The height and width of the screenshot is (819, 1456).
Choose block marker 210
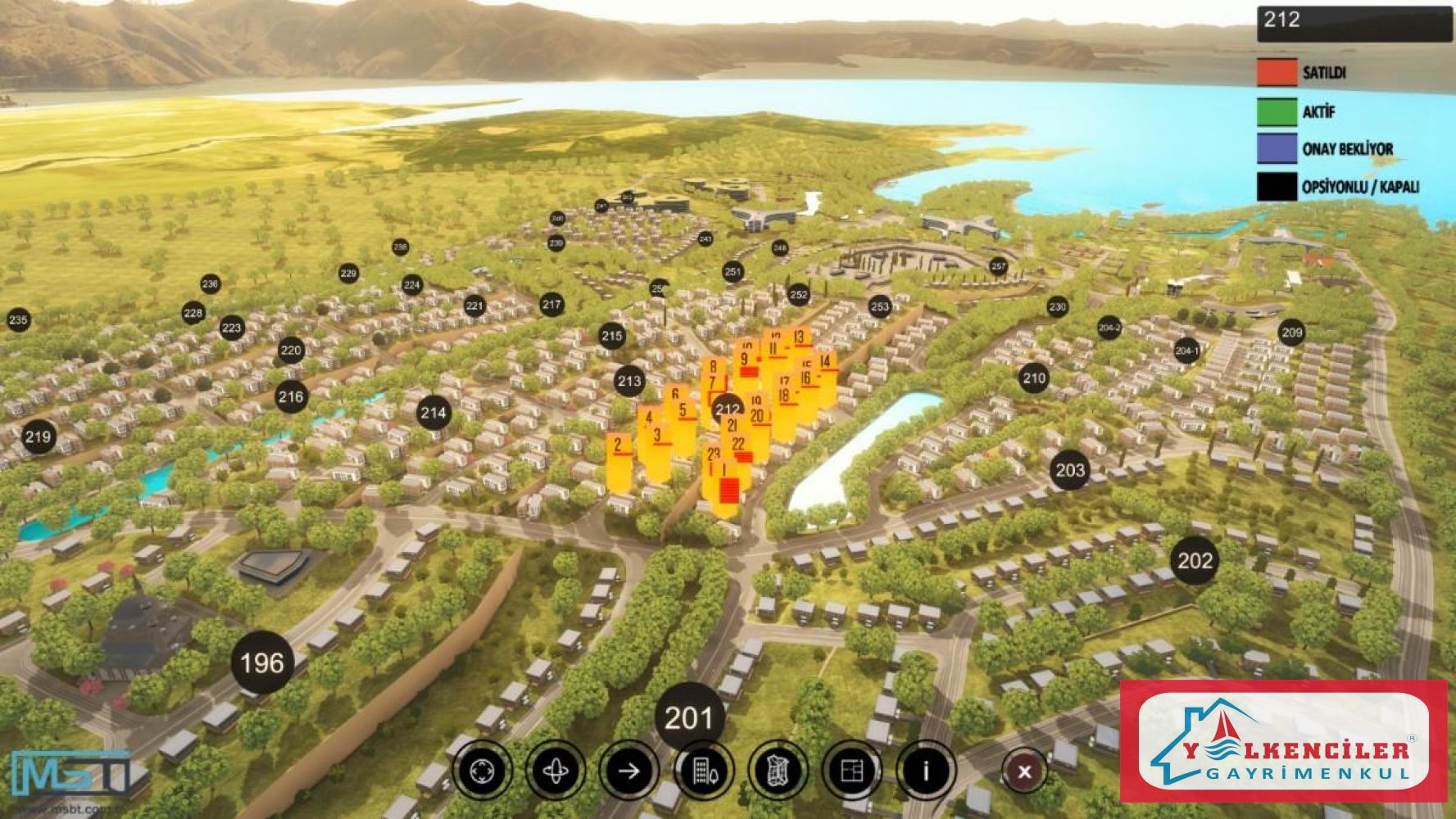coord(1034,378)
